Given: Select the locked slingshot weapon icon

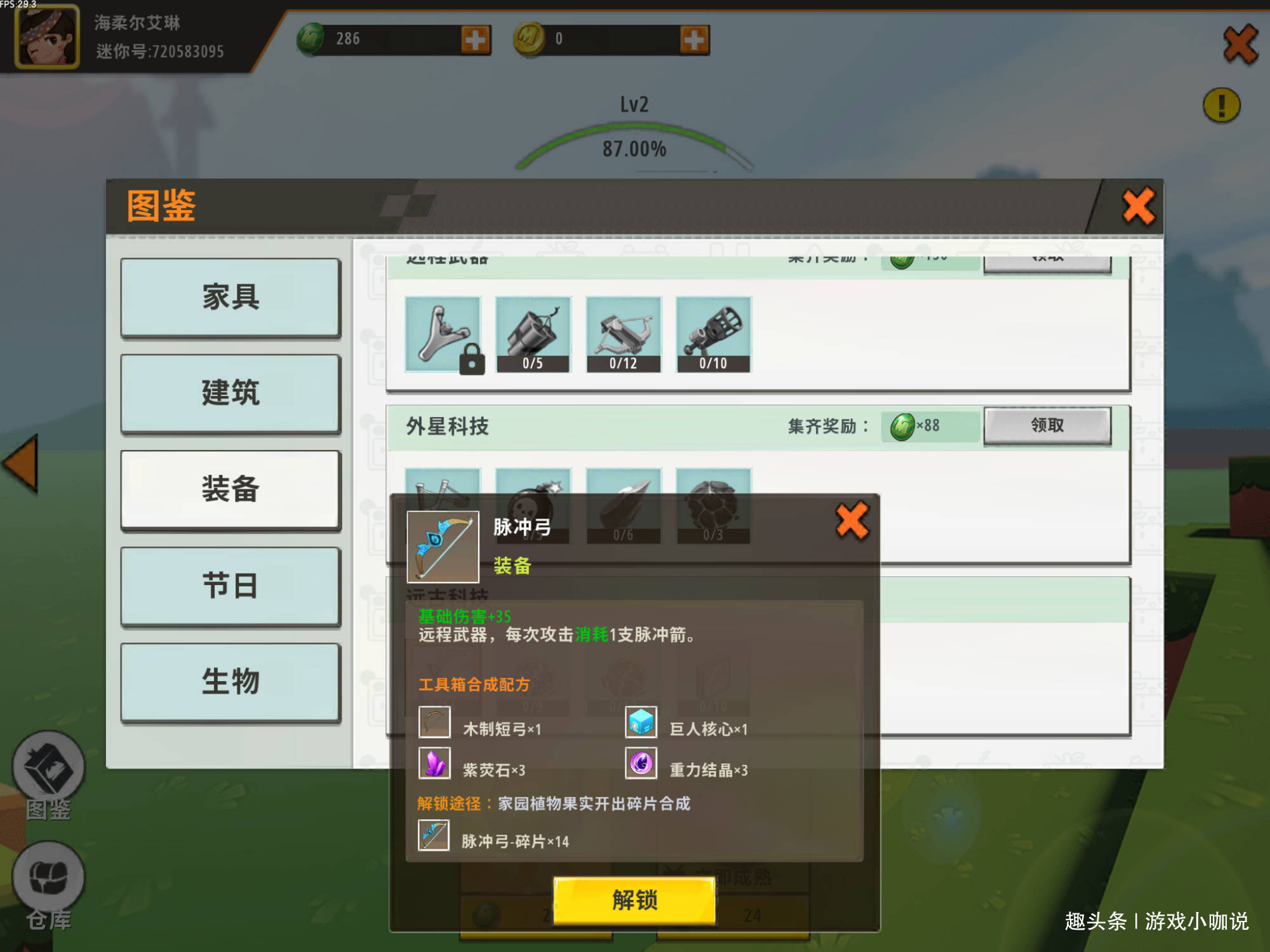Looking at the screenshot, I should pyautogui.click(x=443, y=334).
